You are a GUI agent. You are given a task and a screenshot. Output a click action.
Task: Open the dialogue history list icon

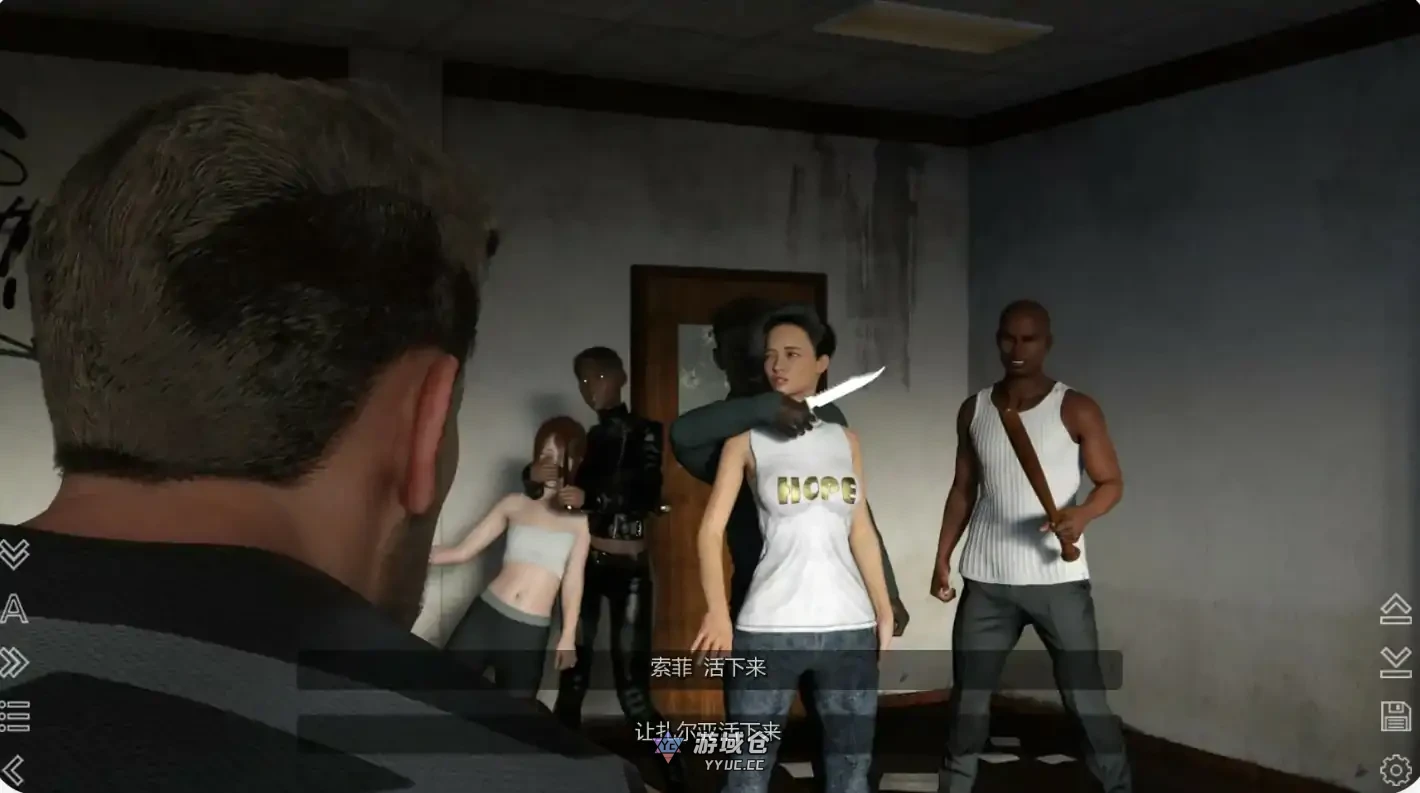click(14, 715)
